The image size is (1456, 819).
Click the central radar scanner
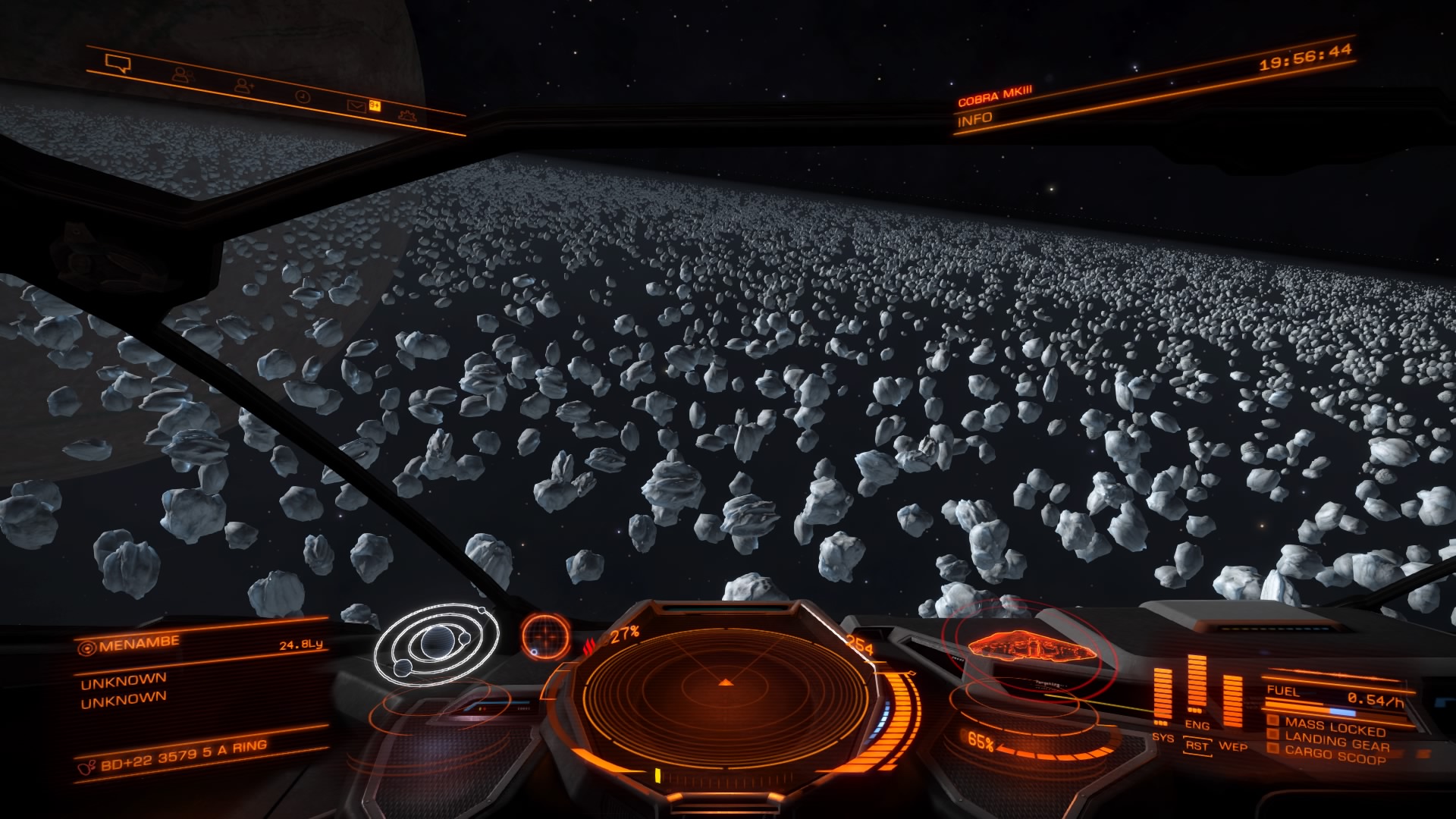(x=726, y=685)
